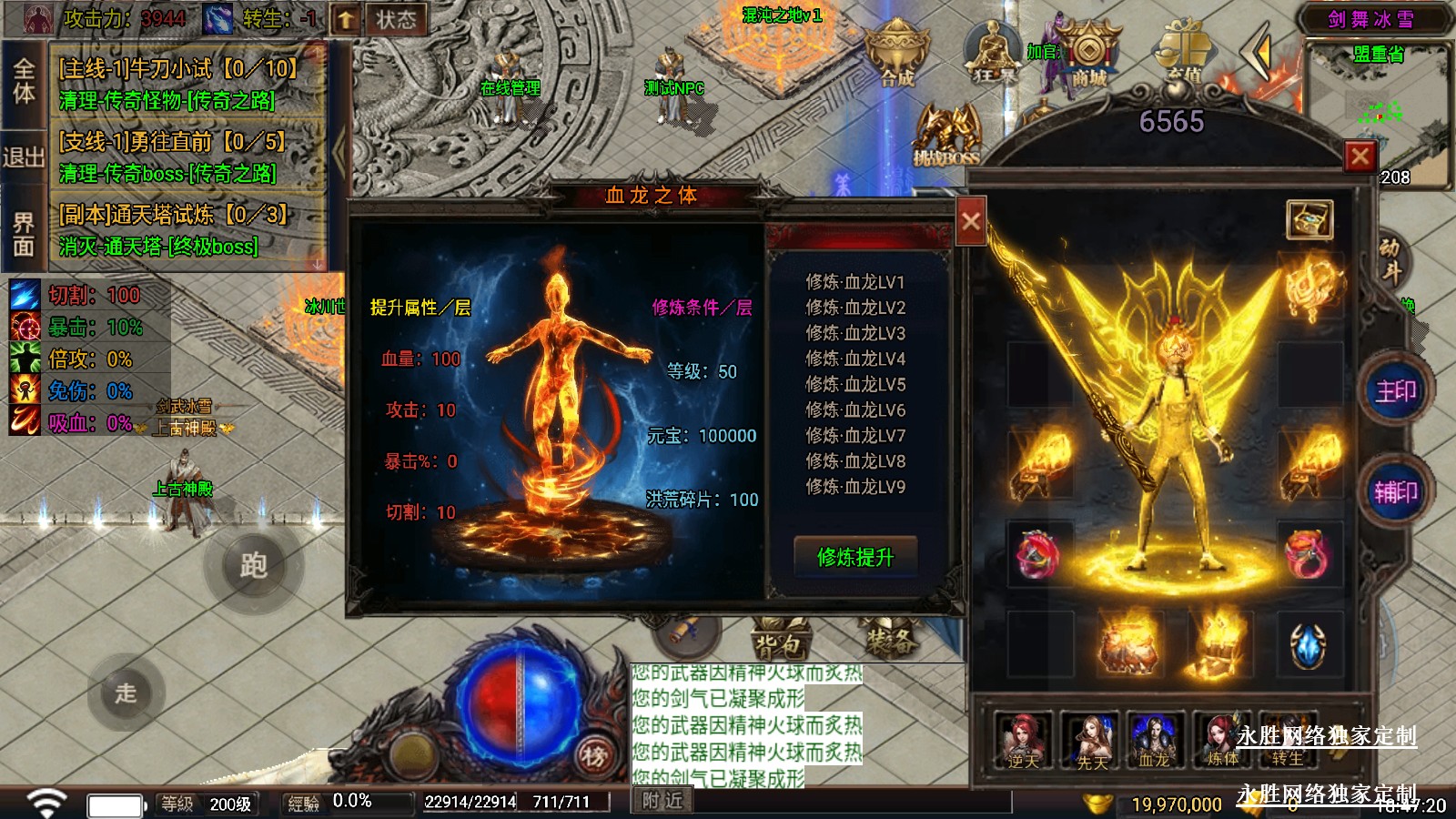Select 修炼·血龙LV1 from the list

[x=854, y=282]
